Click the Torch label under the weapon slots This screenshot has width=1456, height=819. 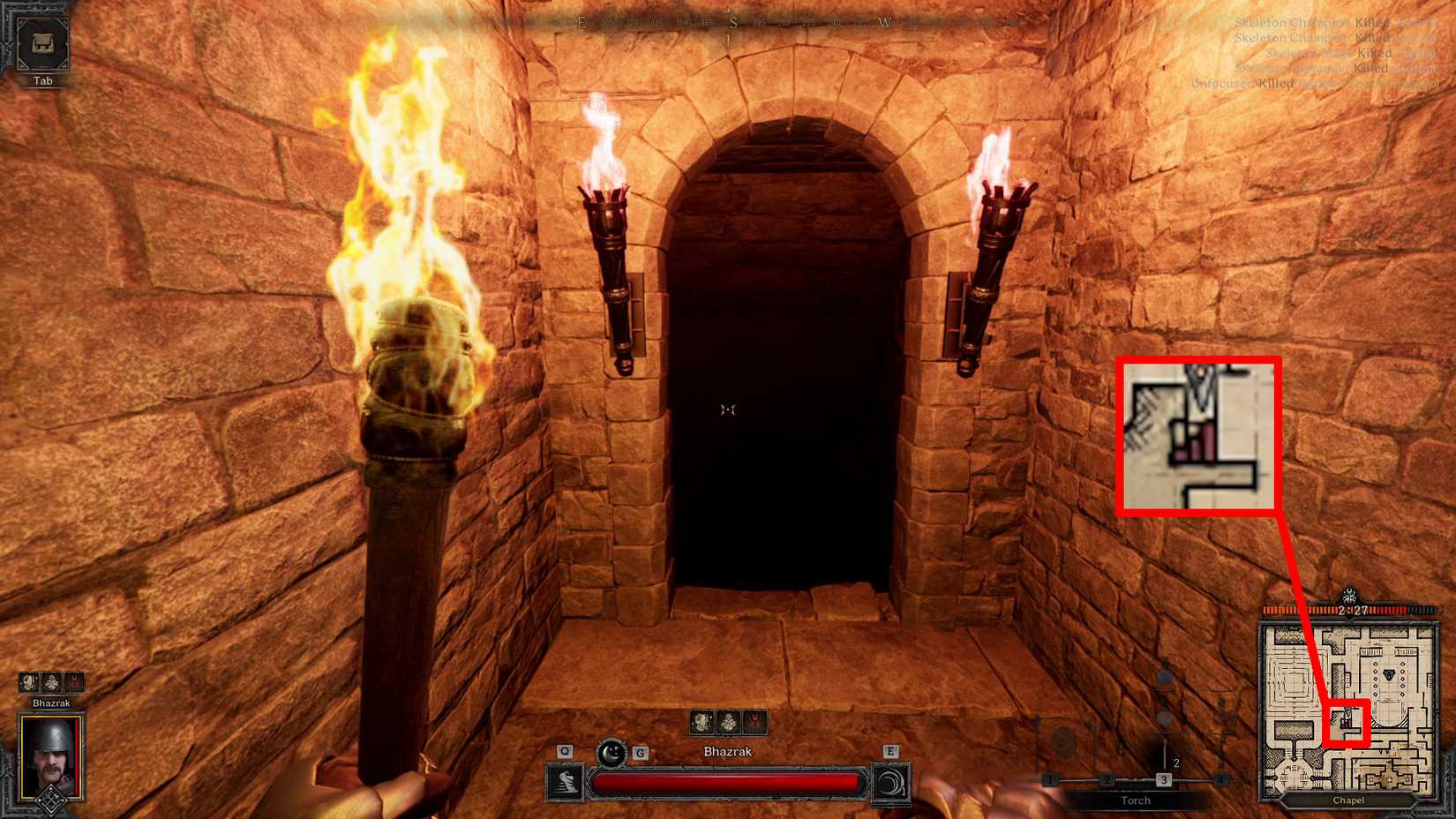(x=1136, y=800)
